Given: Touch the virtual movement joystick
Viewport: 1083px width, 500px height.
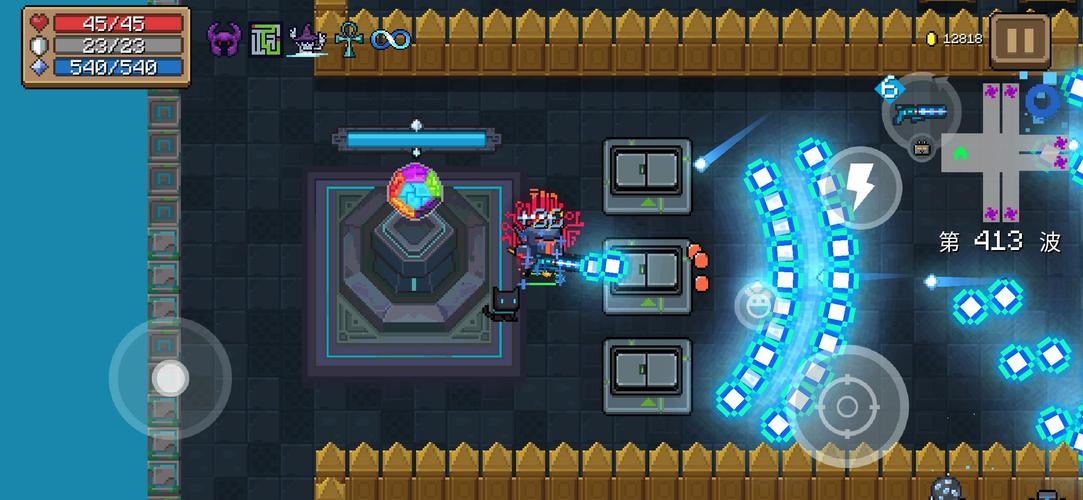Looking at the screenshot, I should tap(170, 378).
